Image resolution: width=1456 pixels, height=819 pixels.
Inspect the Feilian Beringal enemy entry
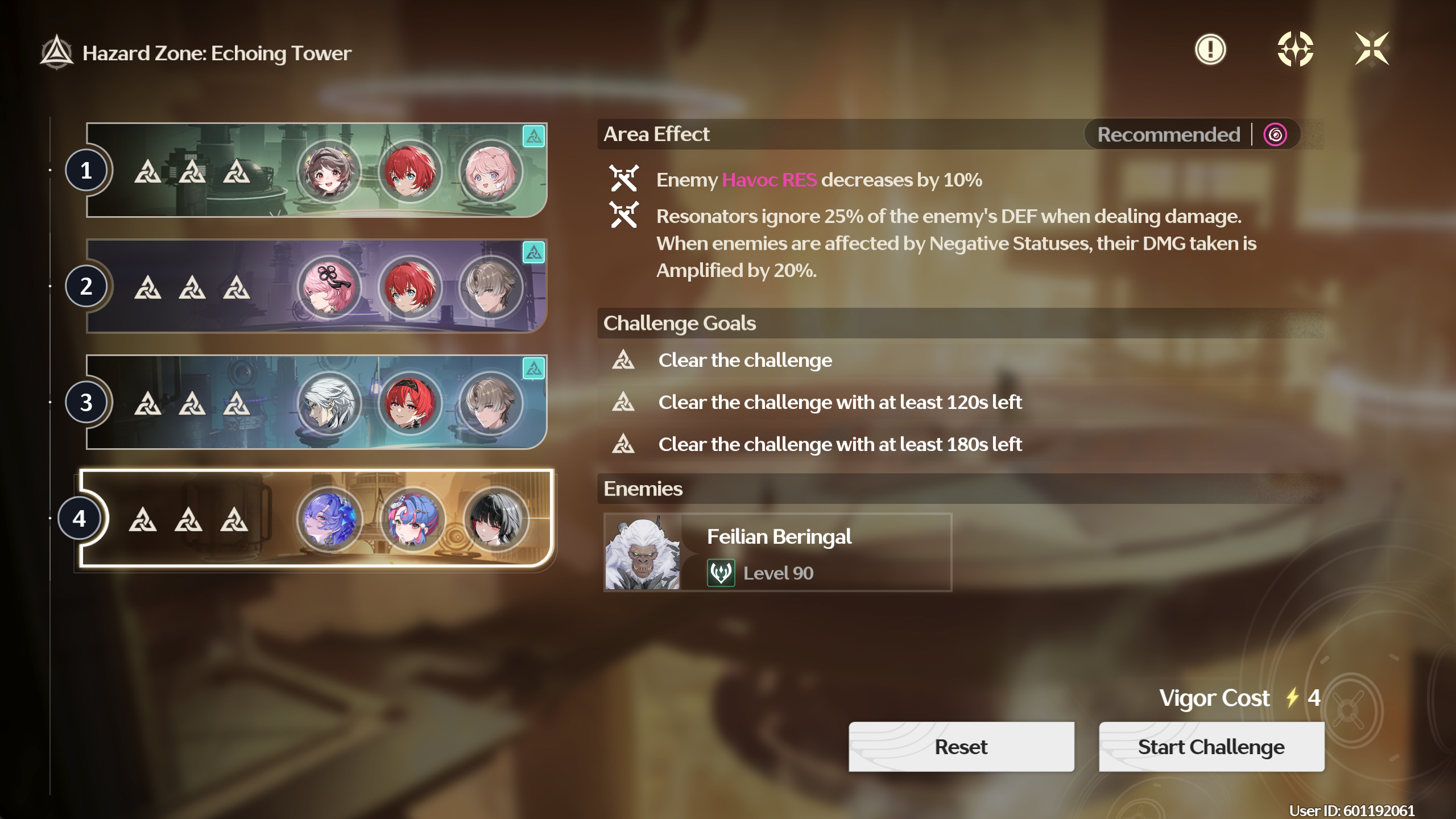click(777, 552)
